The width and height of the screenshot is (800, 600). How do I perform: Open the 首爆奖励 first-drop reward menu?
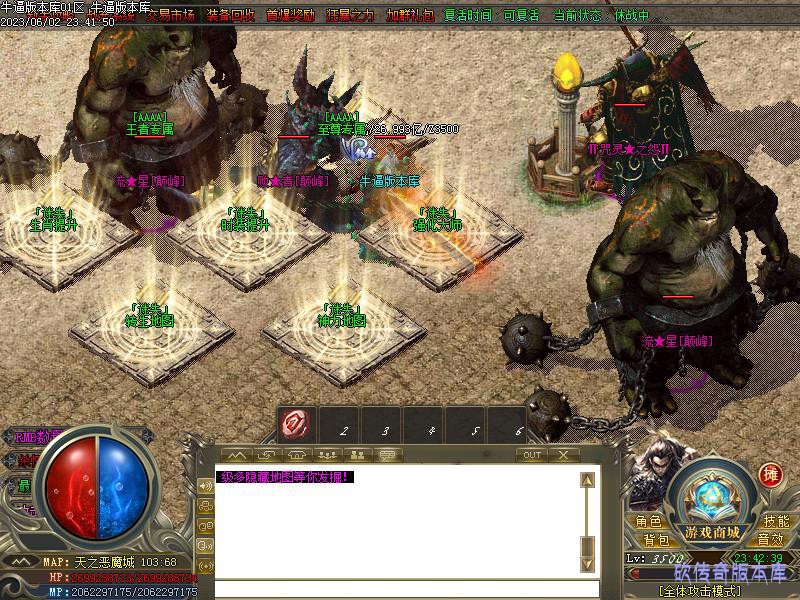[x=291, y=16]
